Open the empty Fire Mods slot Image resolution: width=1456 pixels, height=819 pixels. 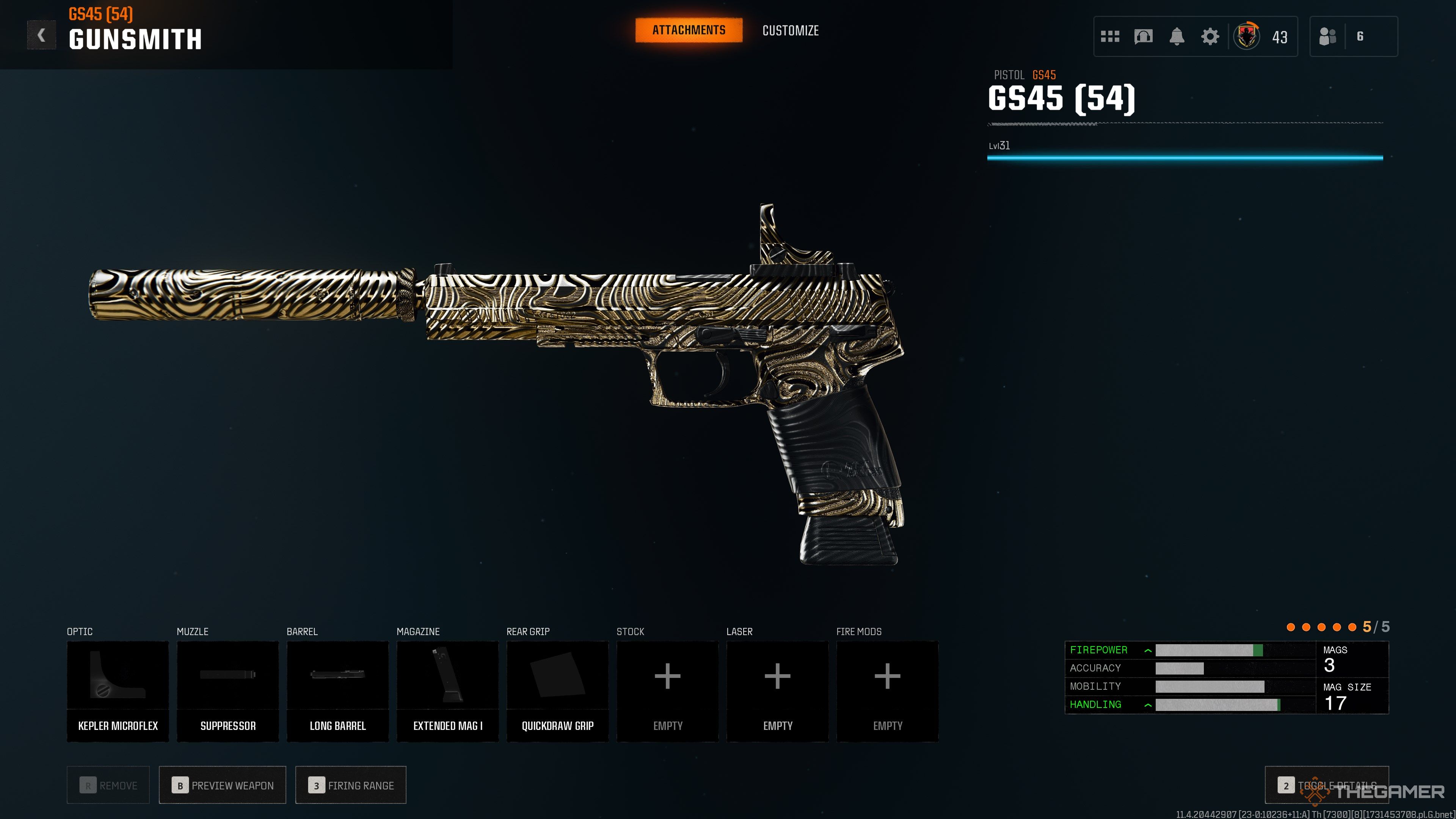[887, 691]
